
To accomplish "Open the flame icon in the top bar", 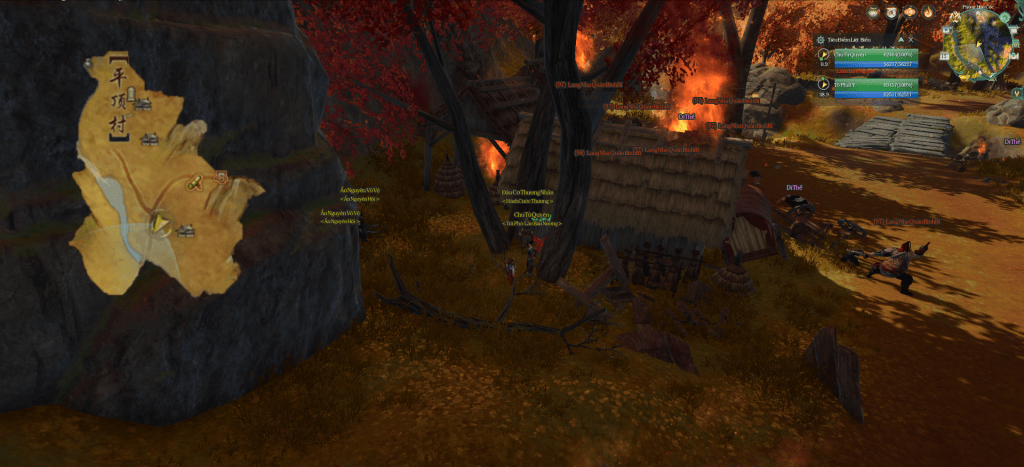I will [x=930, y=12].
